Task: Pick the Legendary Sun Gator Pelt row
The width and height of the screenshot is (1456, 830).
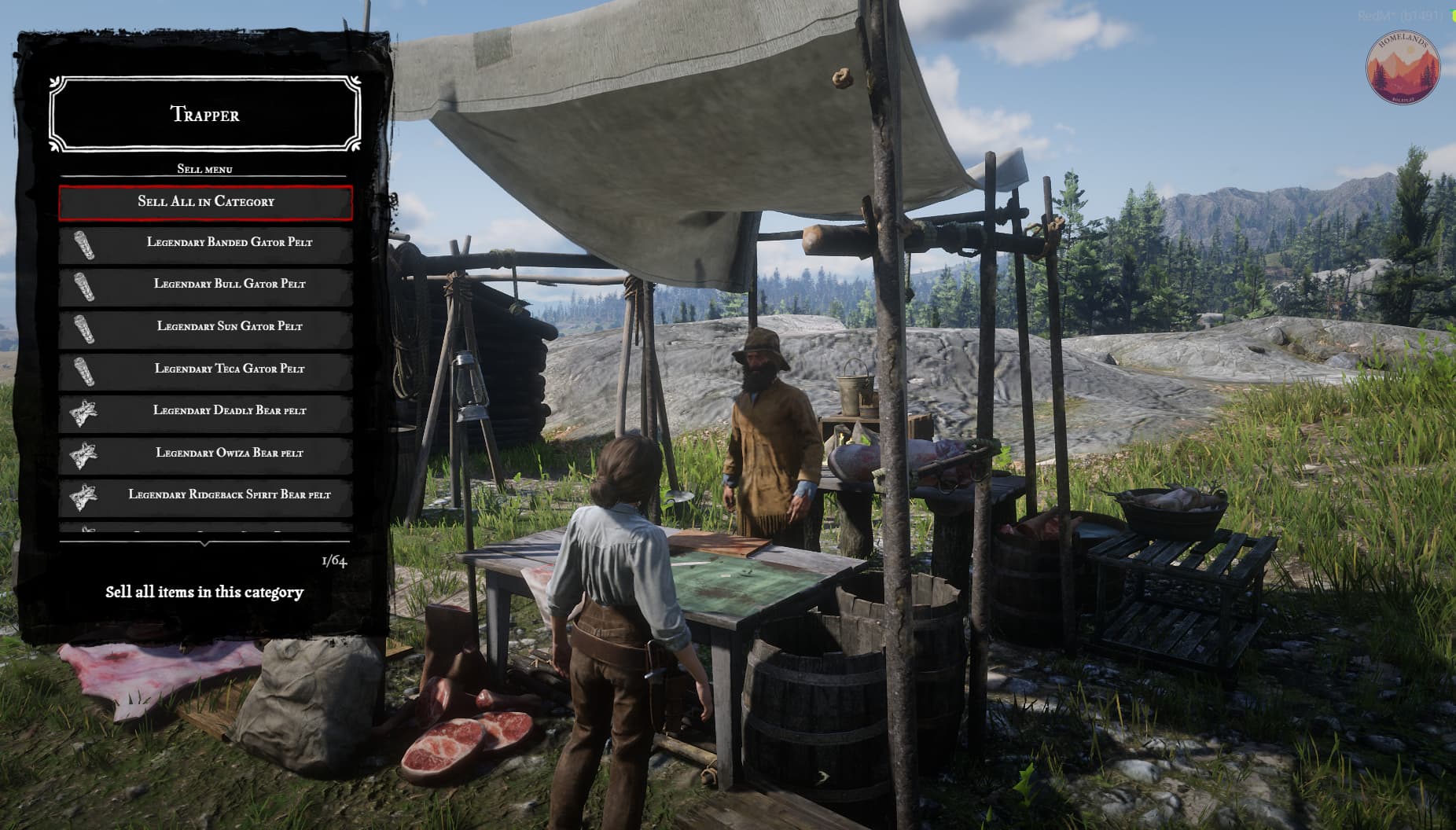Action: click(x=205, y=327)
